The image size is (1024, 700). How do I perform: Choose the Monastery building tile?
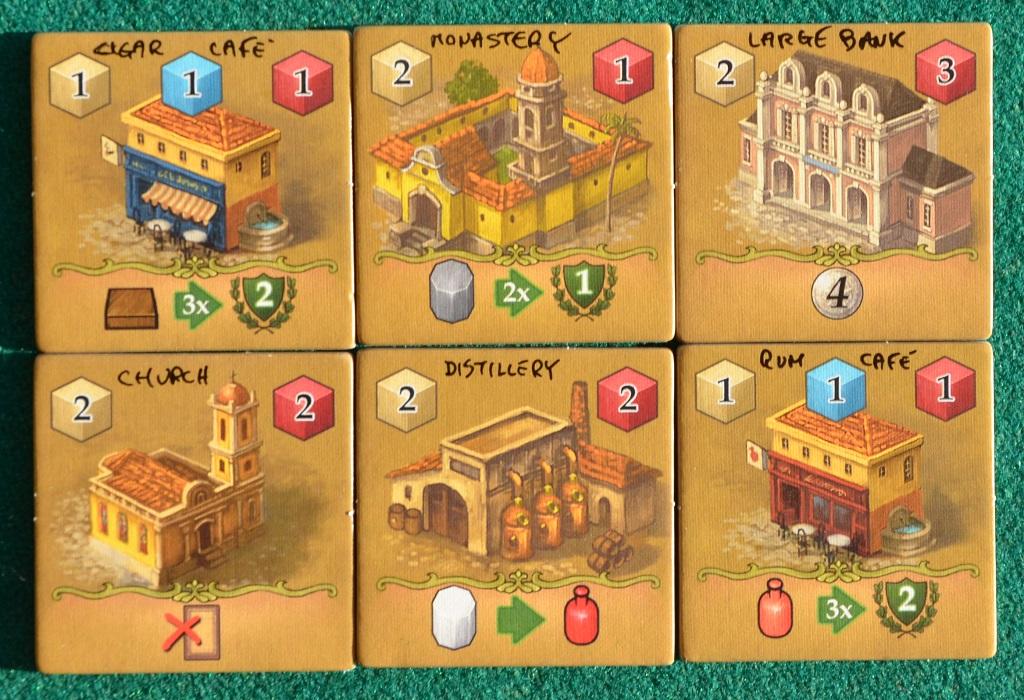tap(513, 183)
